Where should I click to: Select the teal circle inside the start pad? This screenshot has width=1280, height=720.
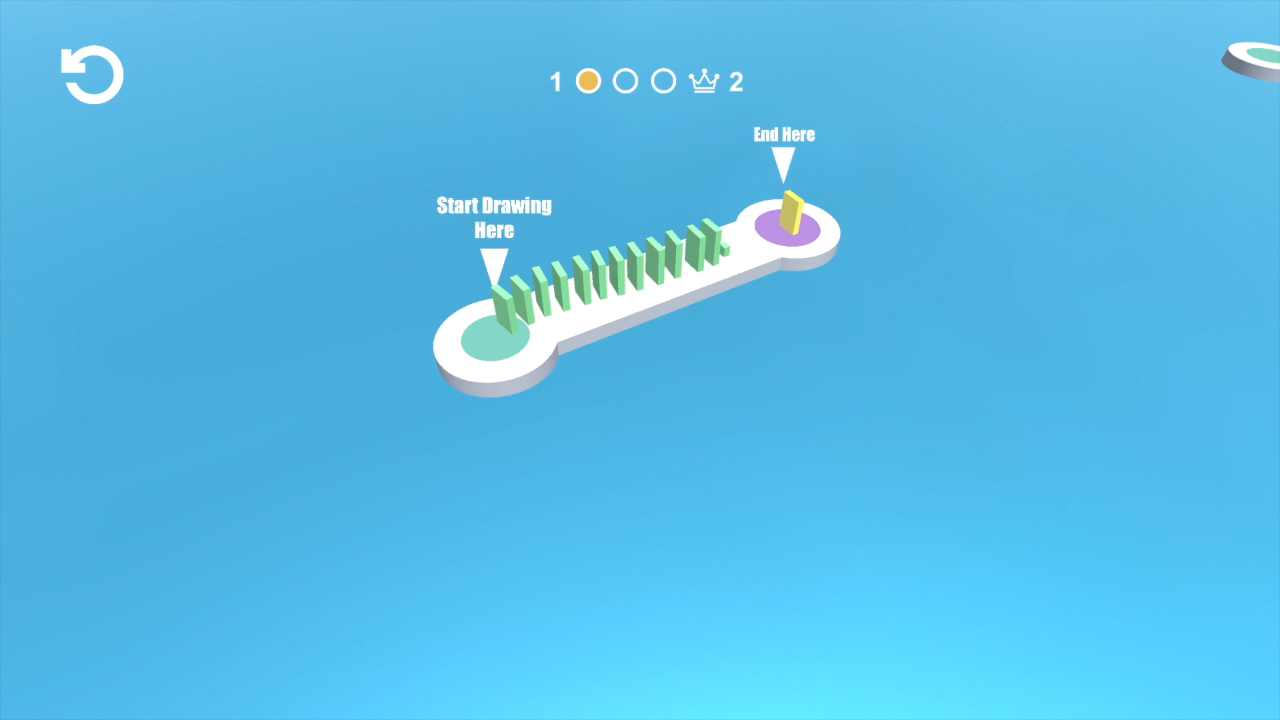pos(493,338)
